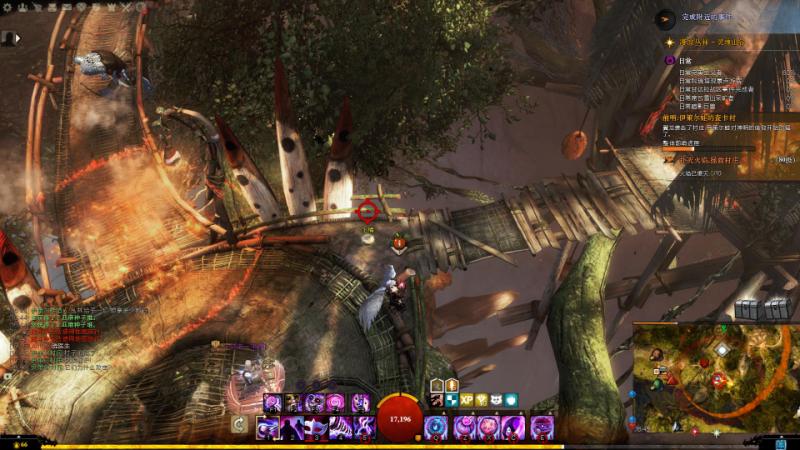This screenshot has width=800, height=450.
Task: Activate weapon skill 1 on the hotbar
Action: [268, 428]
